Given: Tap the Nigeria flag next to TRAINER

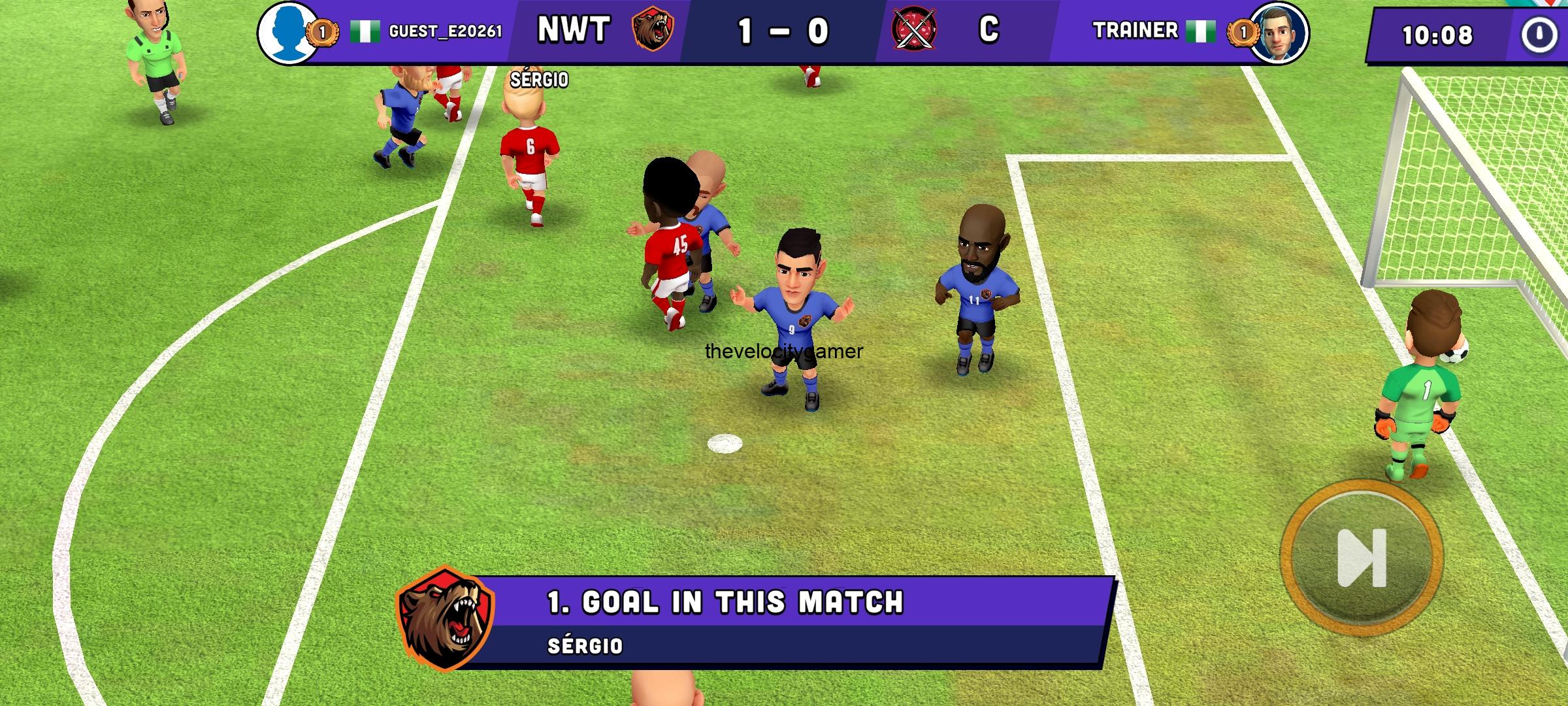Looking at the screenshot, I should pos(1201,31).
